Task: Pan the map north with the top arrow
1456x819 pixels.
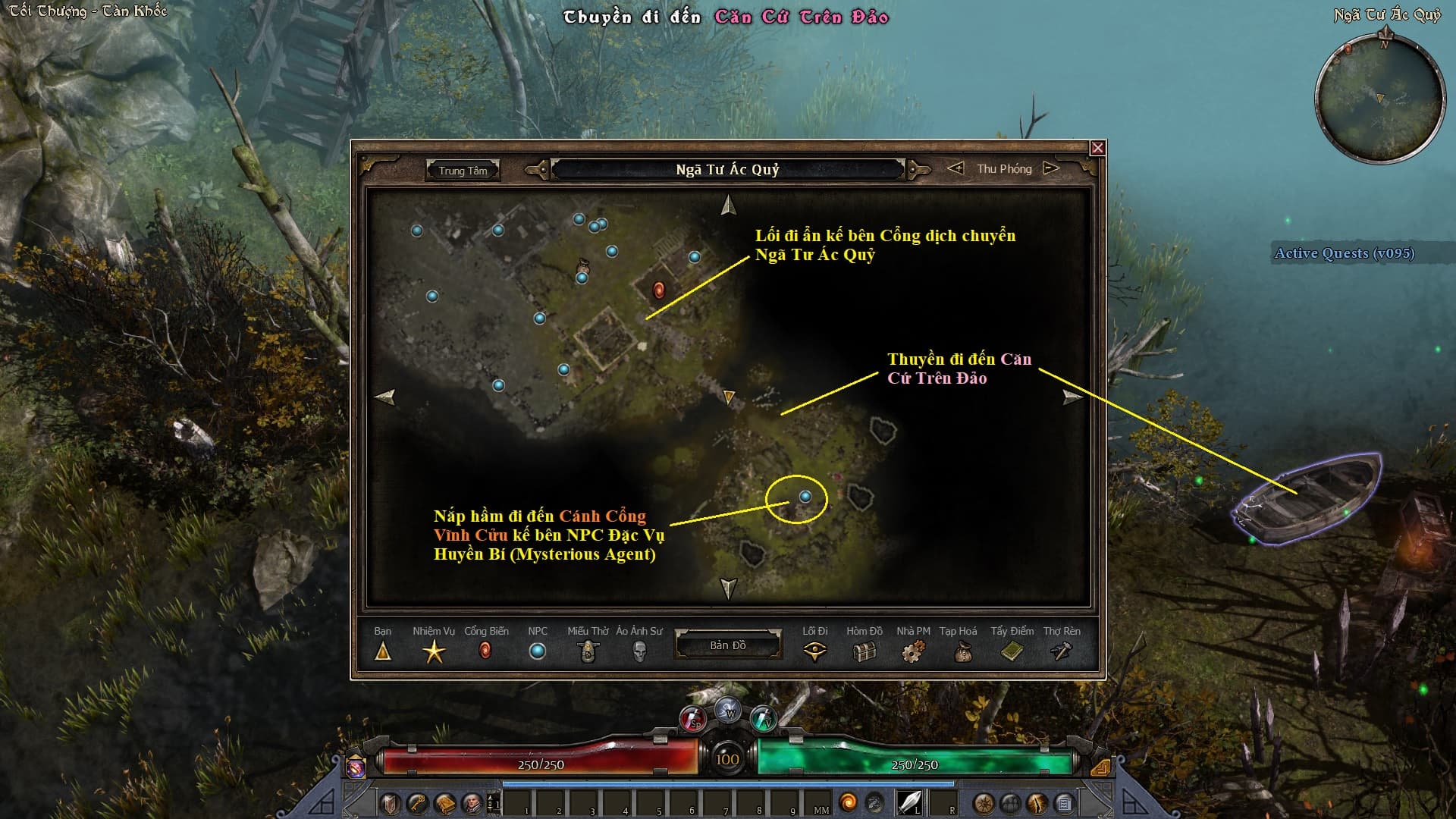Action: [728, 205]
